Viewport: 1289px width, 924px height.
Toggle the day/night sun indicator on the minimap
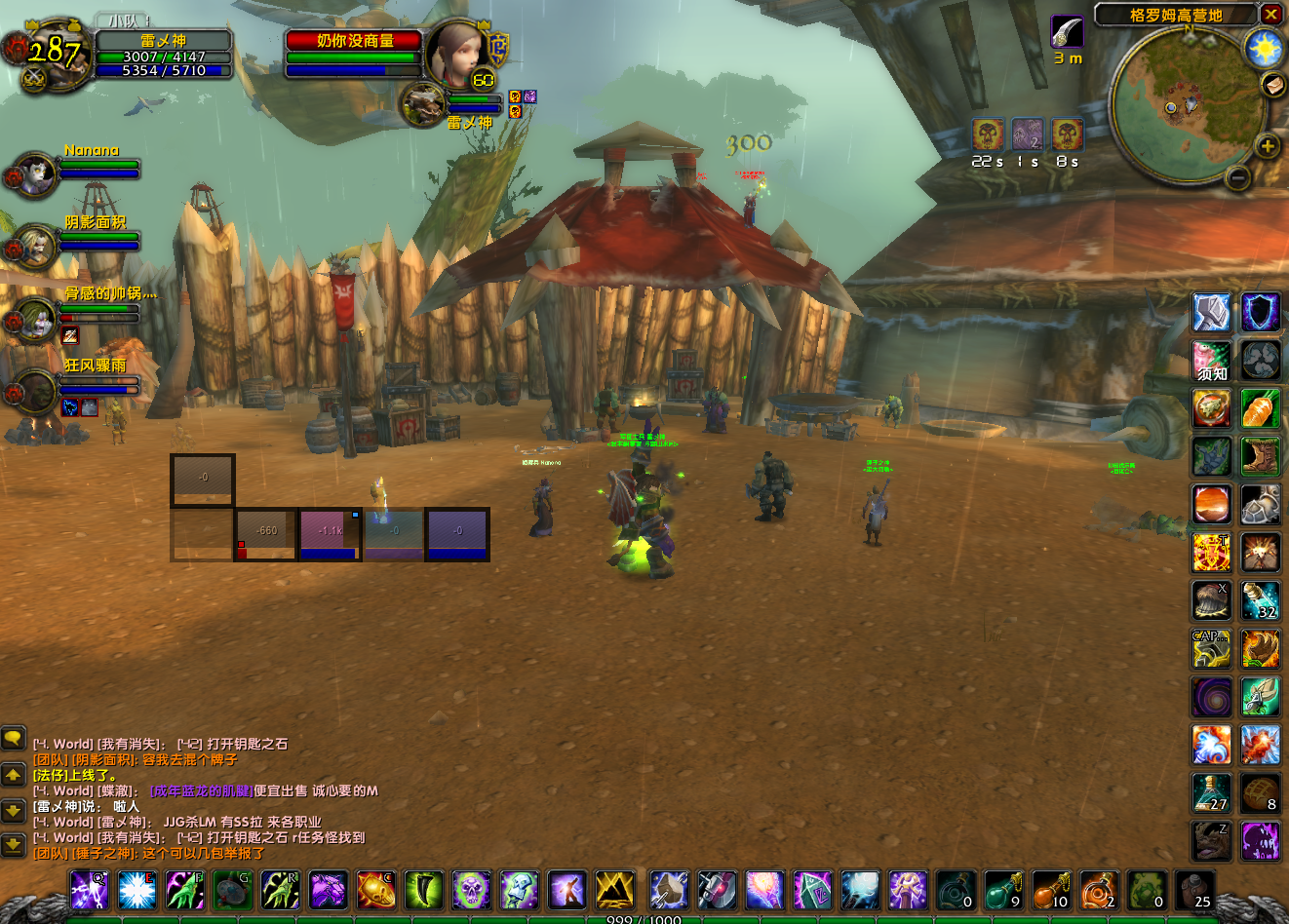(x=1265, y=47)
